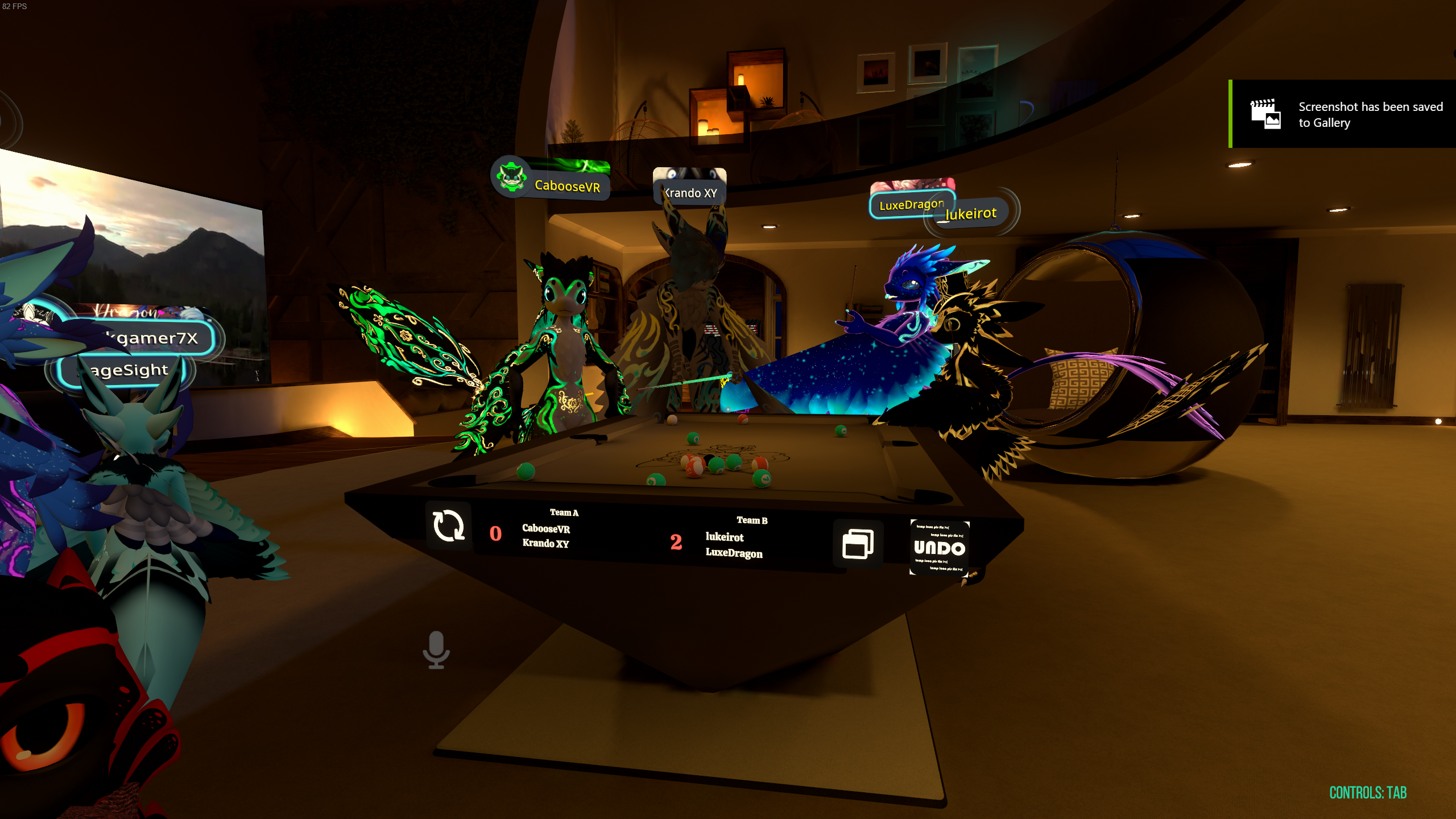
Task: Click the UNDO button on the pool table
Action: pos(939,548)
